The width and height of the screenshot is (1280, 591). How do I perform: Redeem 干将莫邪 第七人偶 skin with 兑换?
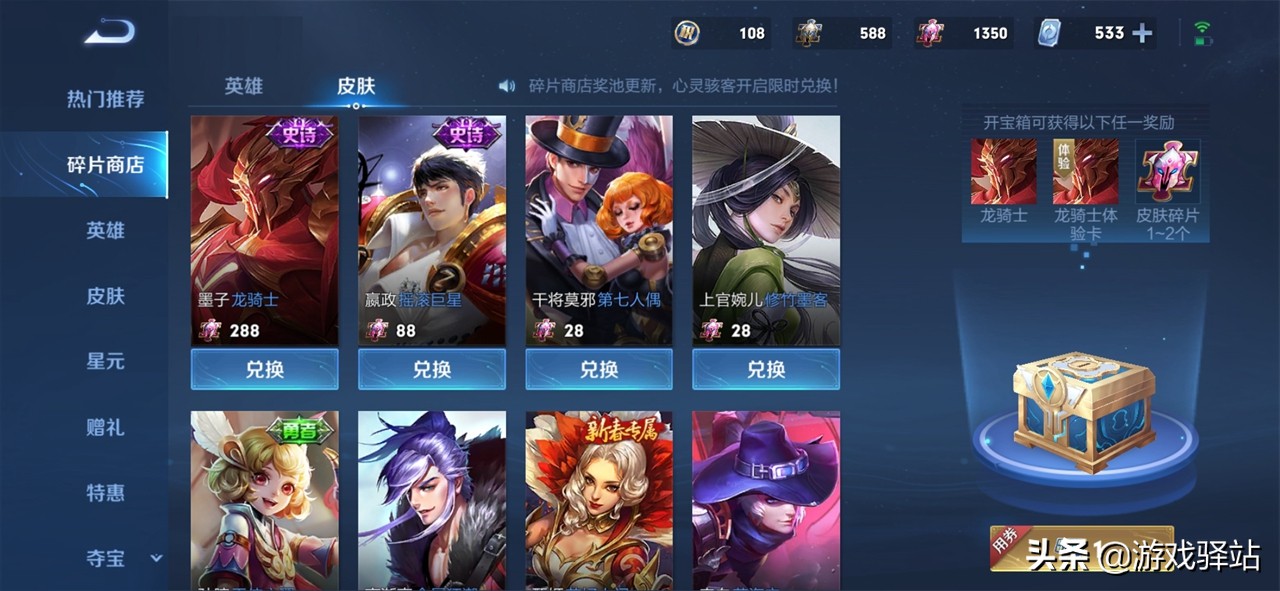599,369
